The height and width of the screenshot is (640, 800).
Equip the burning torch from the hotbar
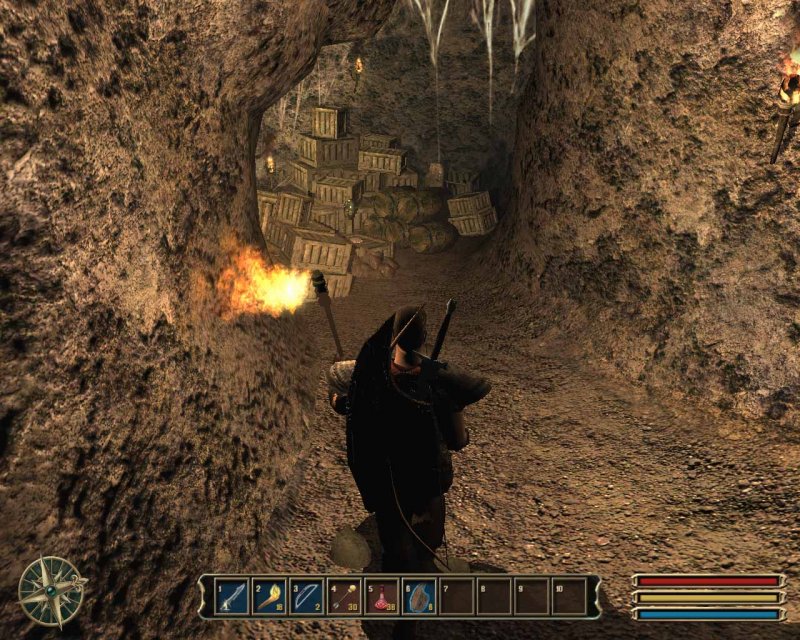click(x=270, y=596)
